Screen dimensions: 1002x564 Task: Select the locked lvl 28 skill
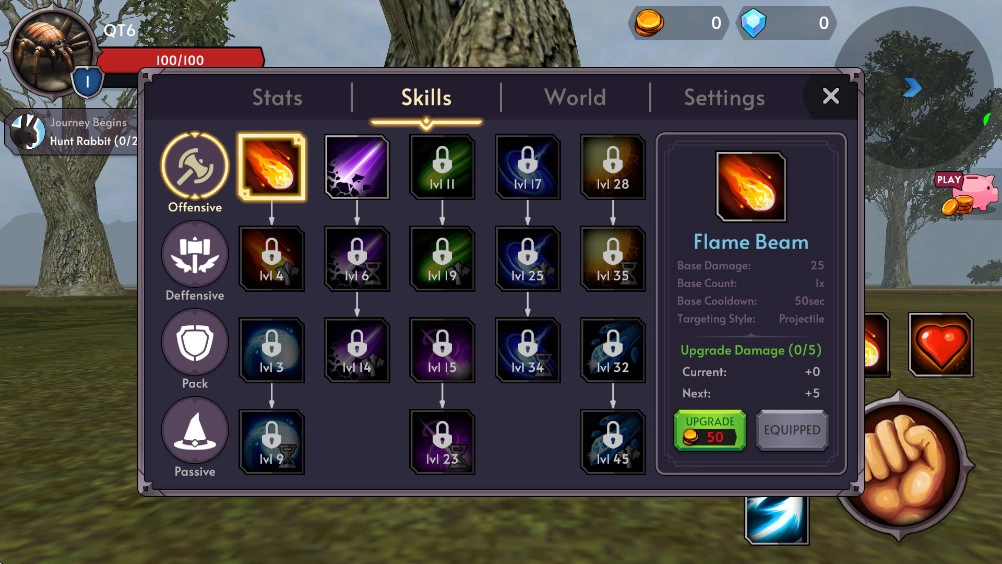pos(613,167)
